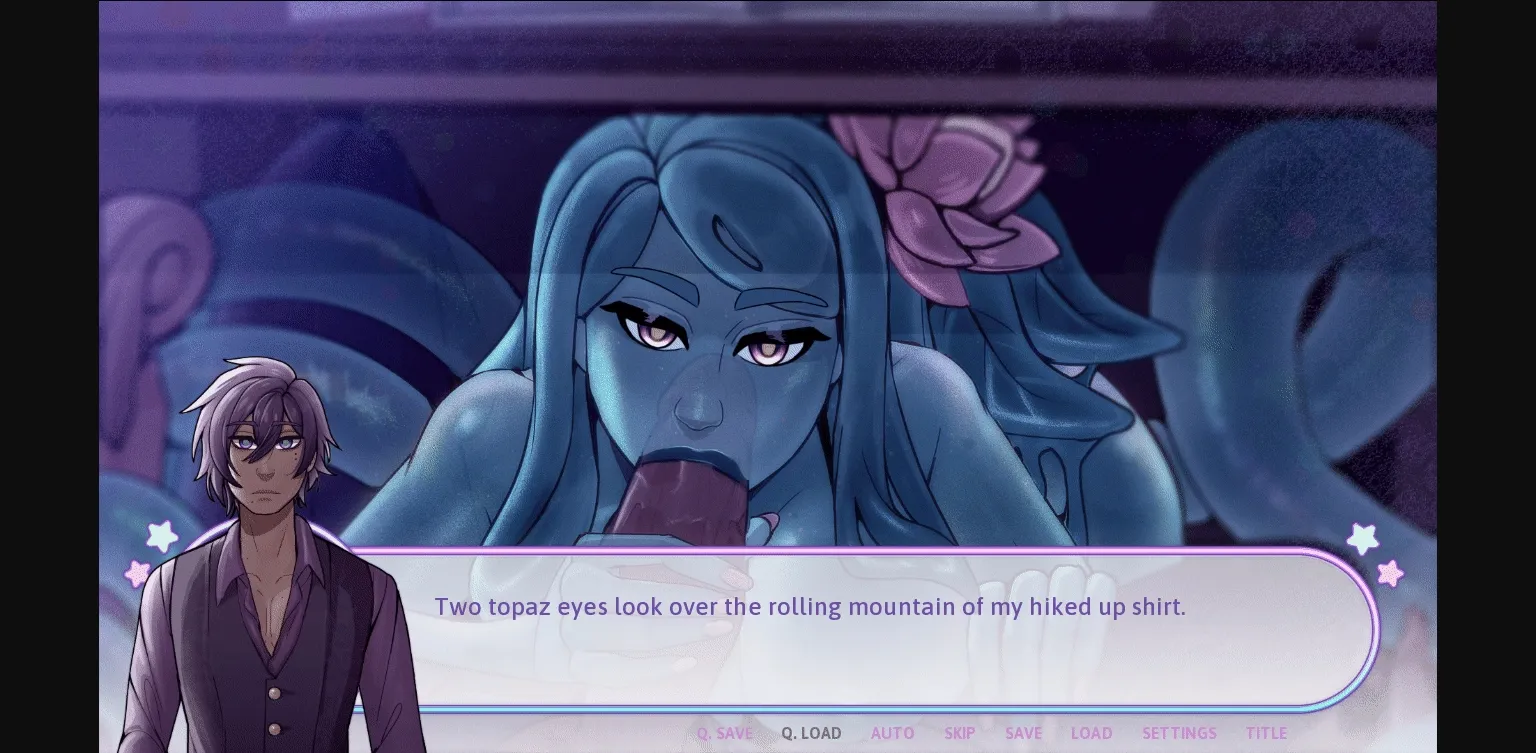1536x753 pixels.
Task: Click the white star decoration left of dialogue box
Action: (x=162, y=537)
